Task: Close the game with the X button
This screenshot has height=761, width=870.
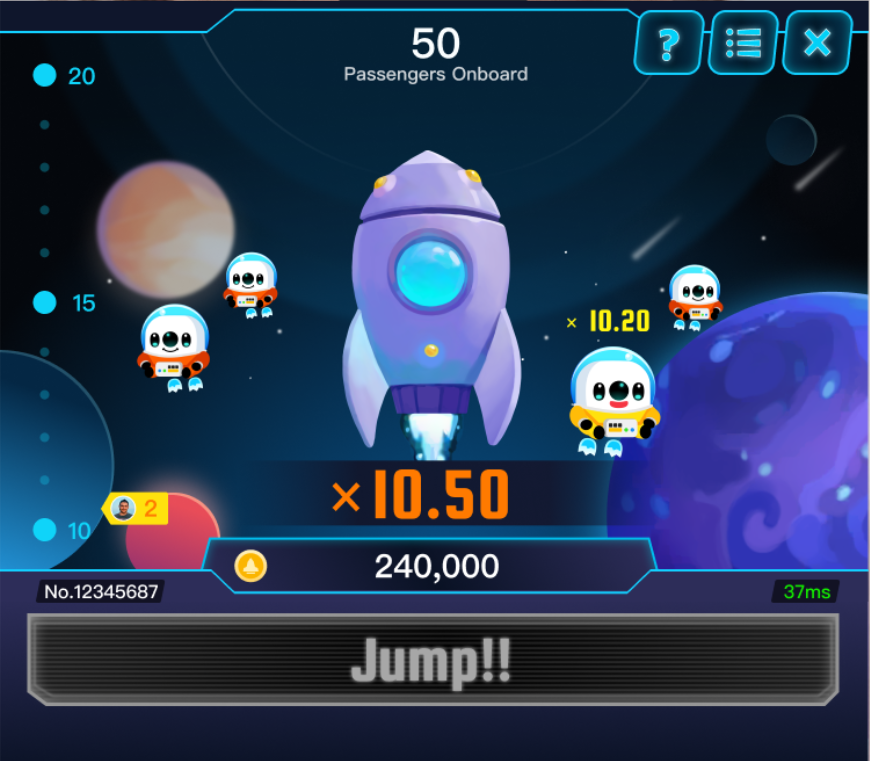Action: click(x=817, y=43)
